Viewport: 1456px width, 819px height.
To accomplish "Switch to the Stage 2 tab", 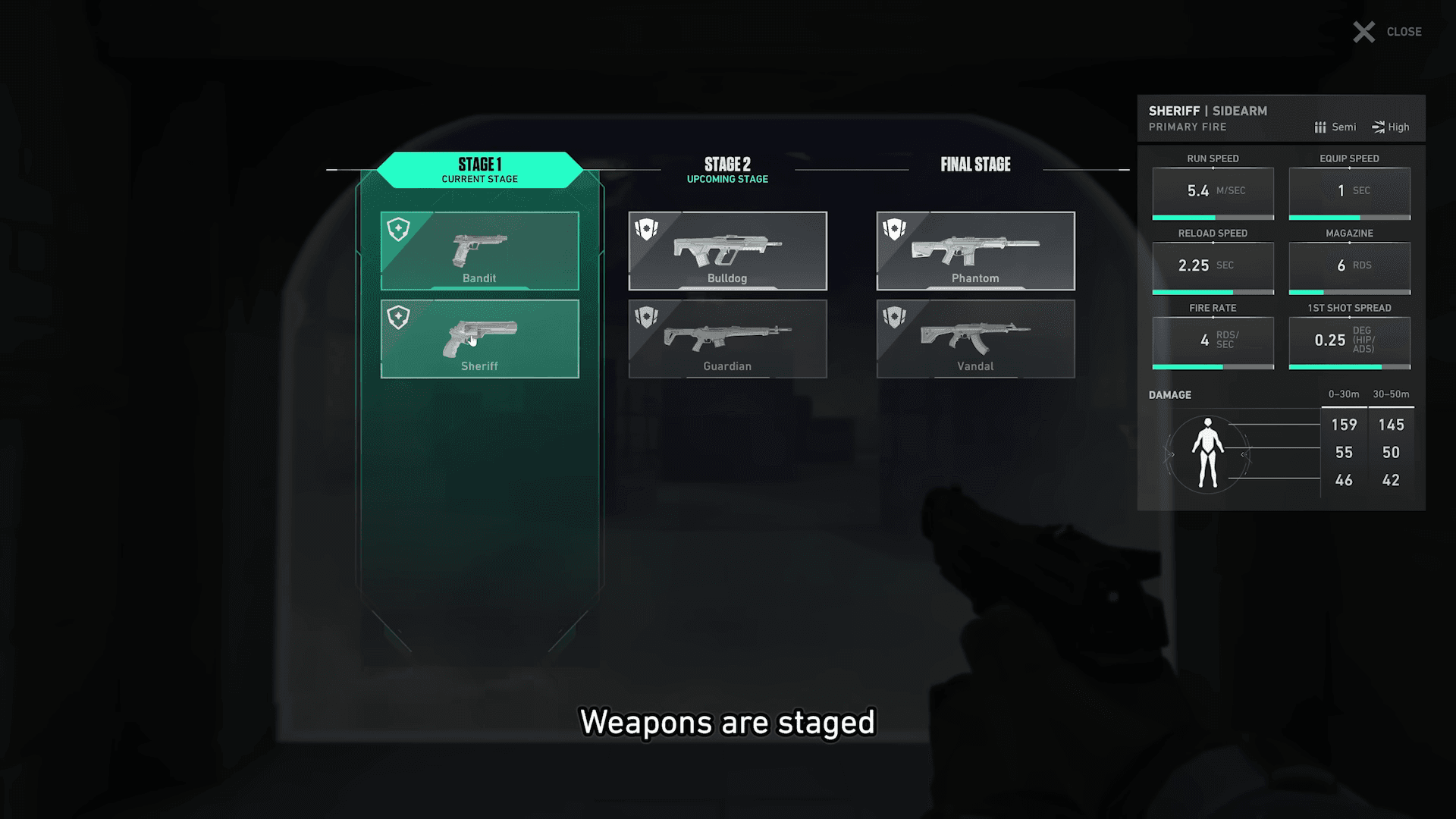I will [x=727, y=168].
